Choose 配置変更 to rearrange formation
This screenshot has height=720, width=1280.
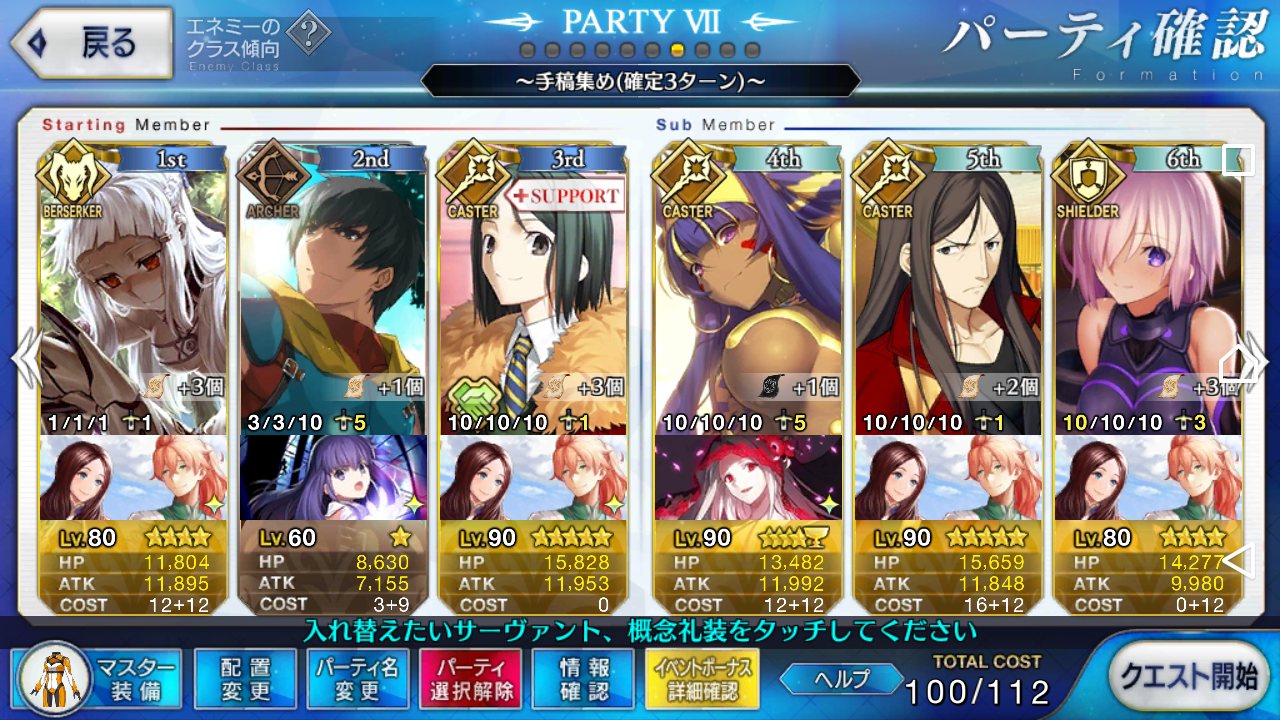coord(245,679)
